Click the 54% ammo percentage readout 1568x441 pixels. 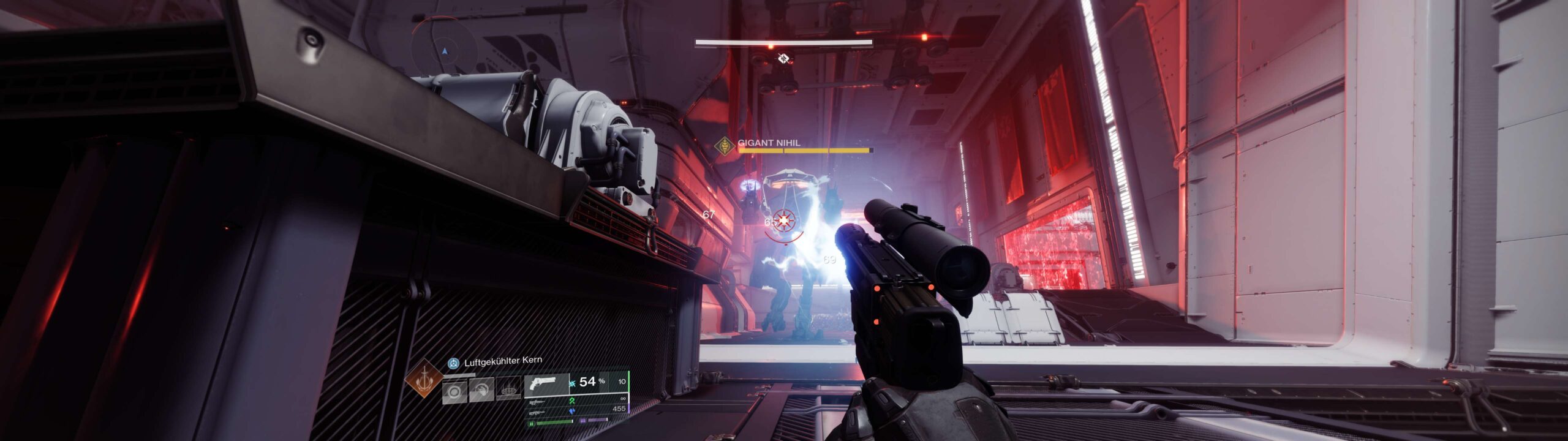(587, 381)
